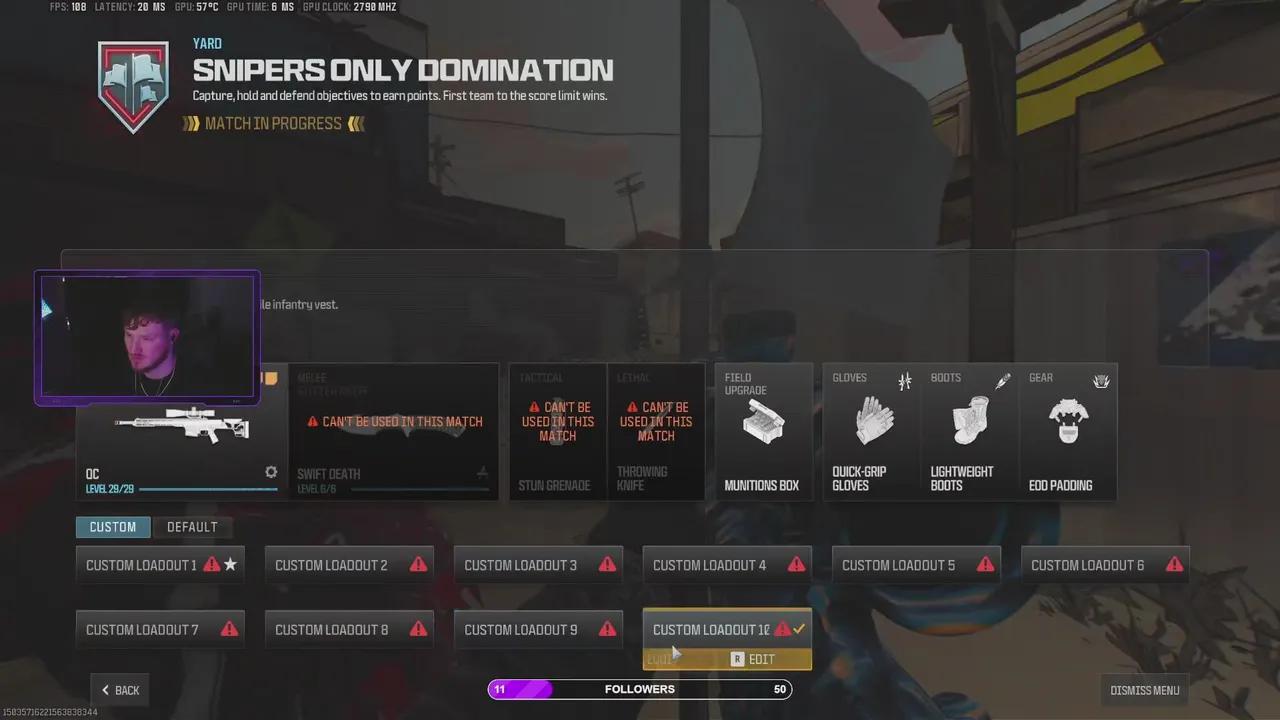Click the warning triangle on Custom Loadout 4
1280x720 pixels.
click(796, 564)
